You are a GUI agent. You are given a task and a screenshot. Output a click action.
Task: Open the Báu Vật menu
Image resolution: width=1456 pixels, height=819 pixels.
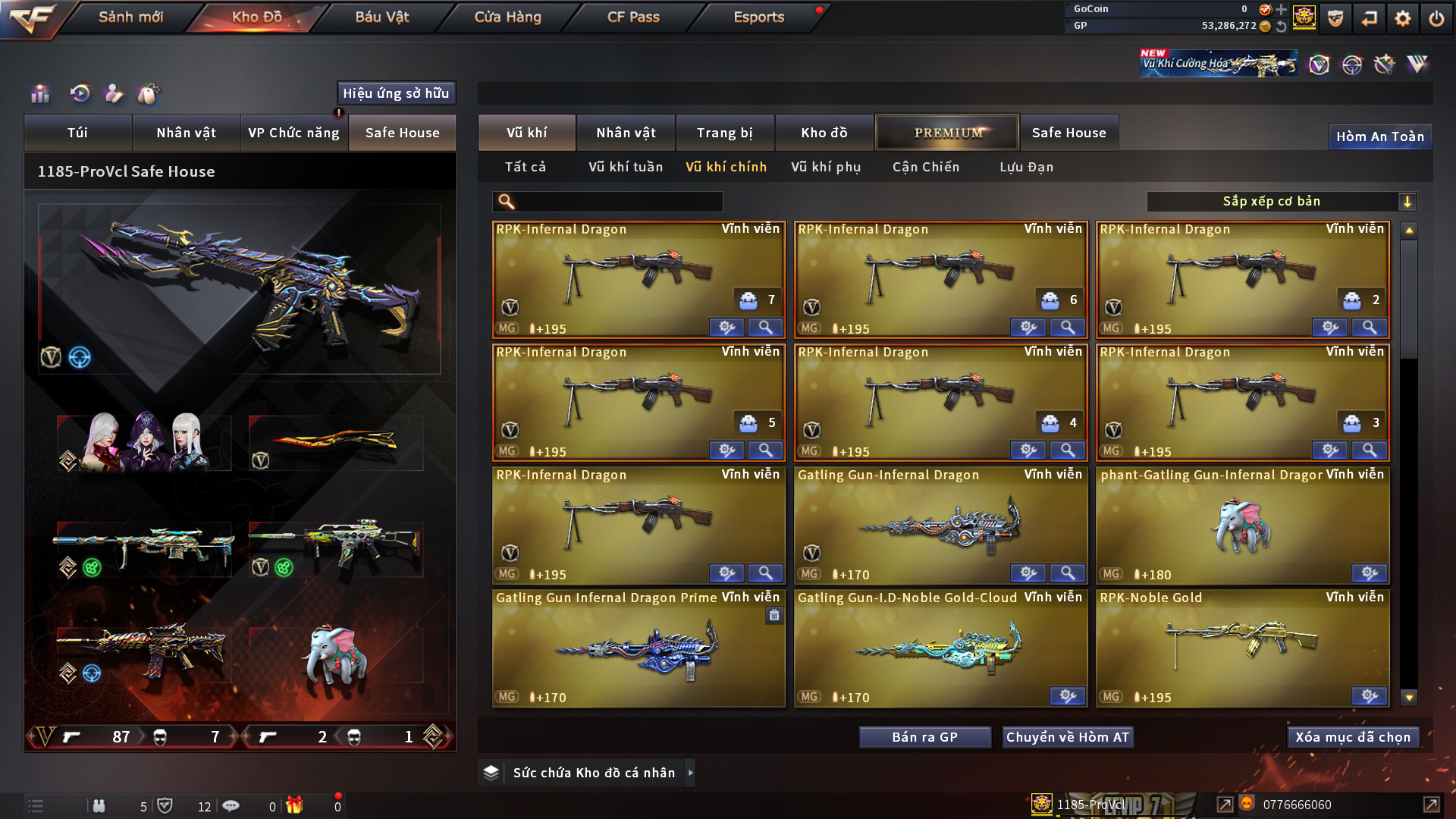pyautogui.click(x=381, y=17)
